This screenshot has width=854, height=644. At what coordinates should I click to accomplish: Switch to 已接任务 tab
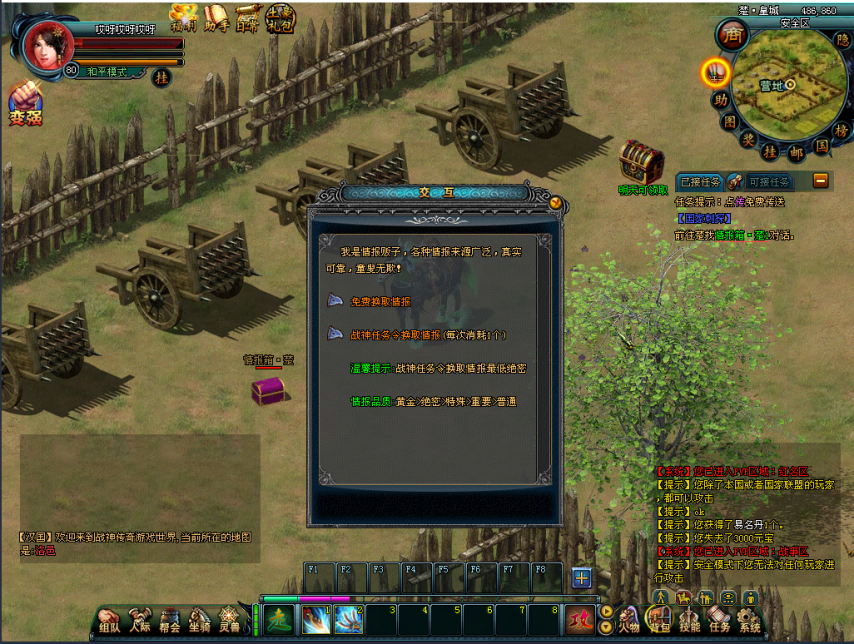coord(700,181)
